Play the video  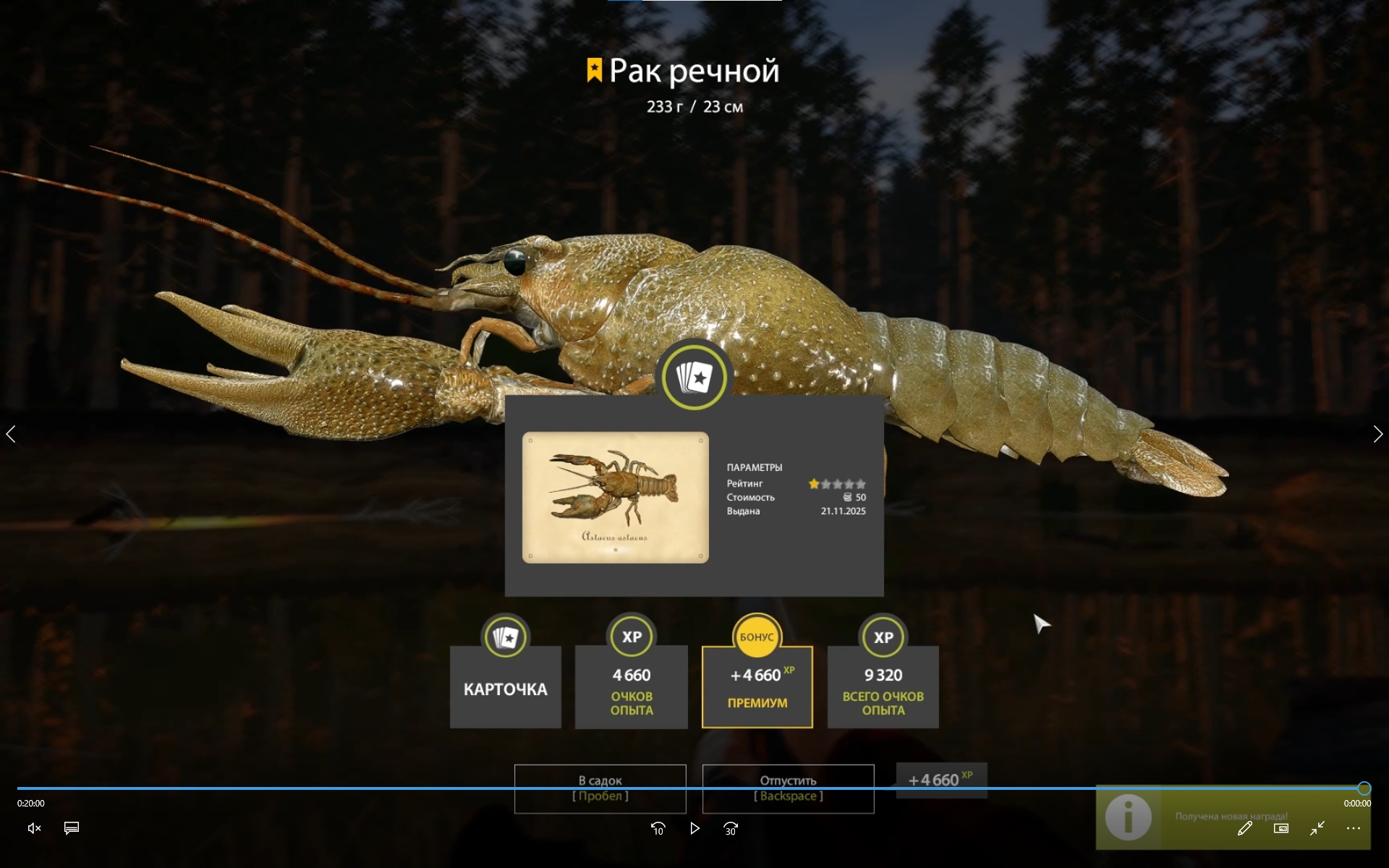(694, 828)
